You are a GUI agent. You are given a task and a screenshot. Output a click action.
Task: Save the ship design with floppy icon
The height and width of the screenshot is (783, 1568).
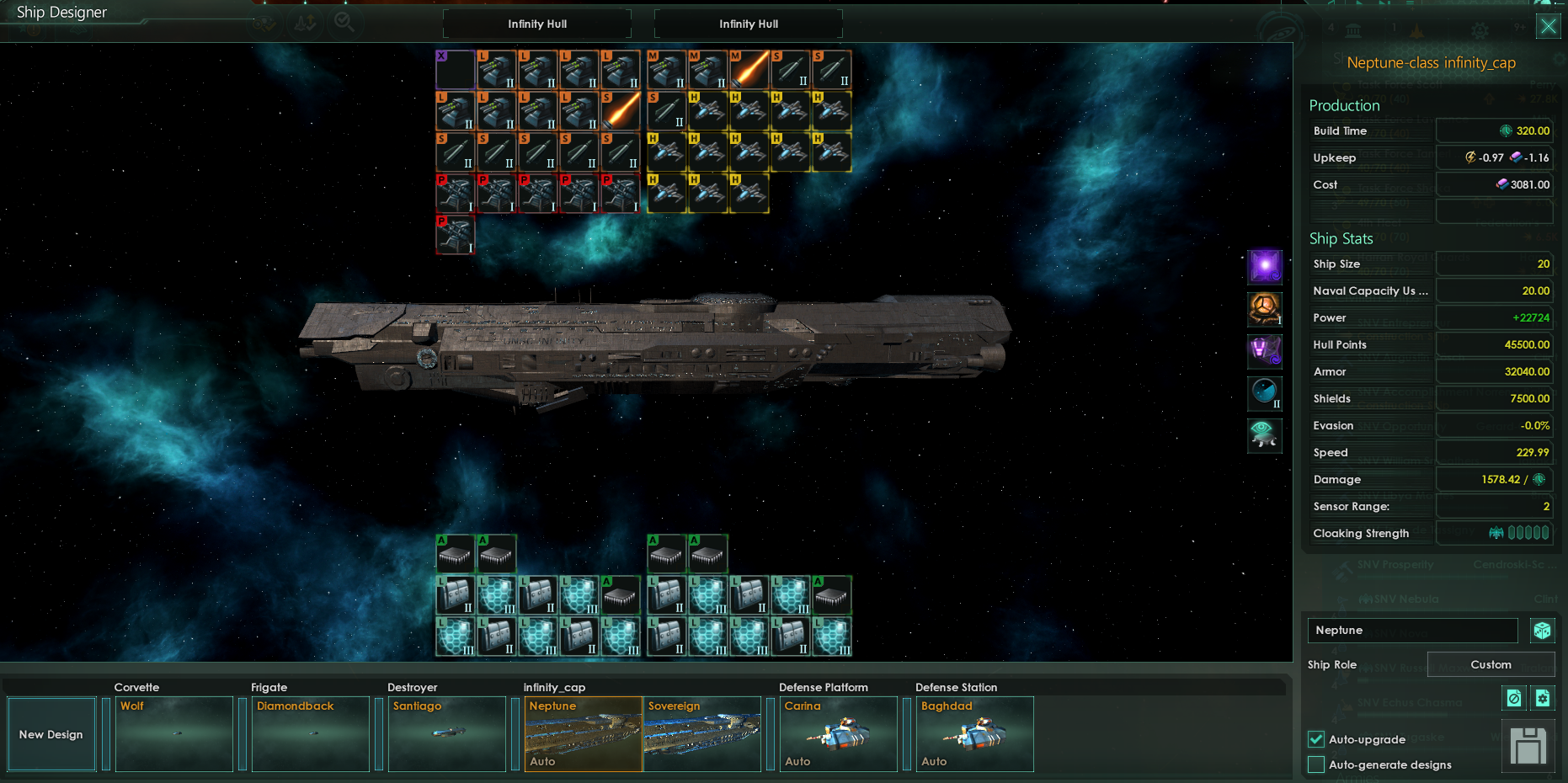1528,746
